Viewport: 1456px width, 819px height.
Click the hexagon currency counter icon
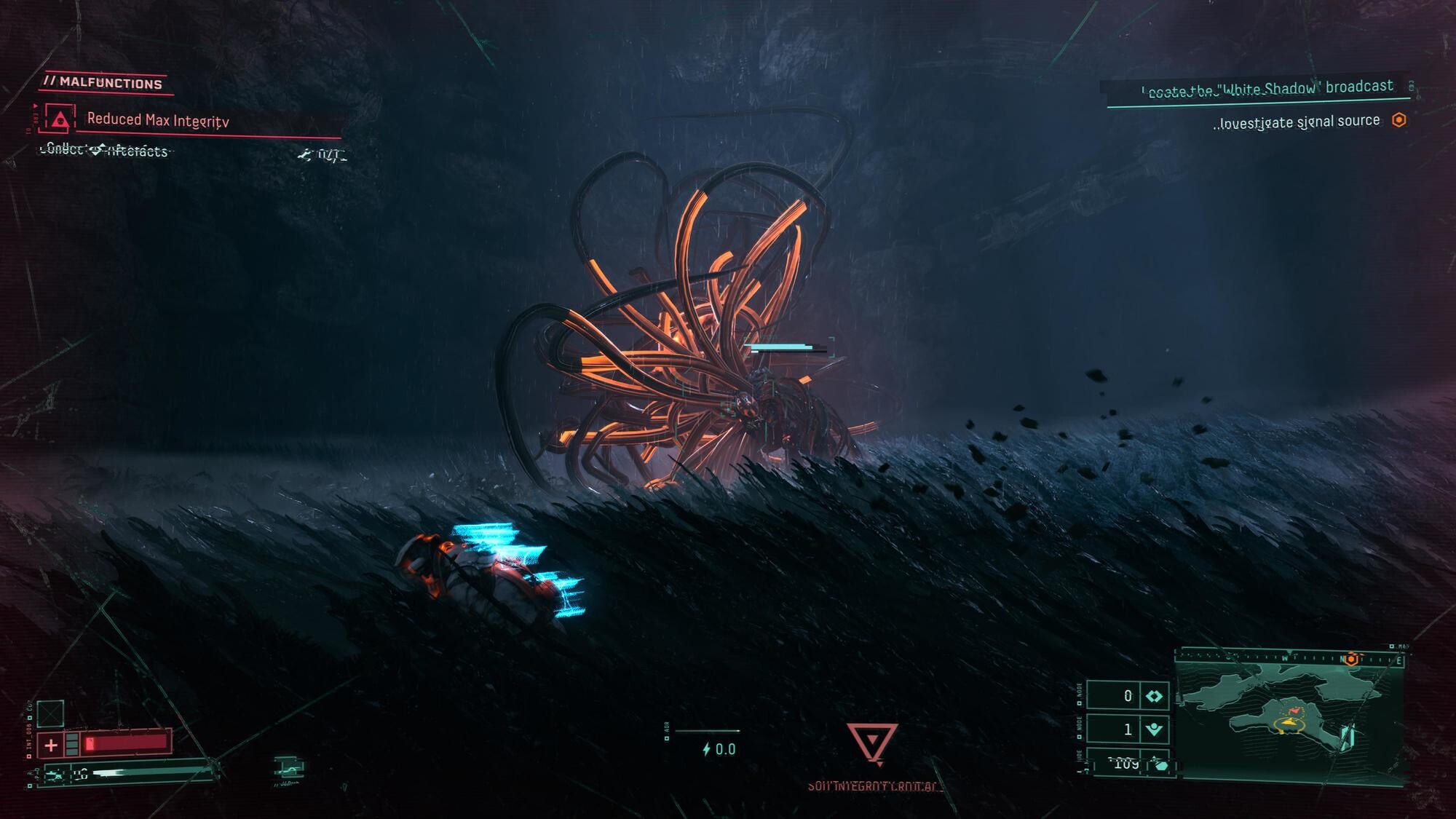click(x=1160, y=765)
